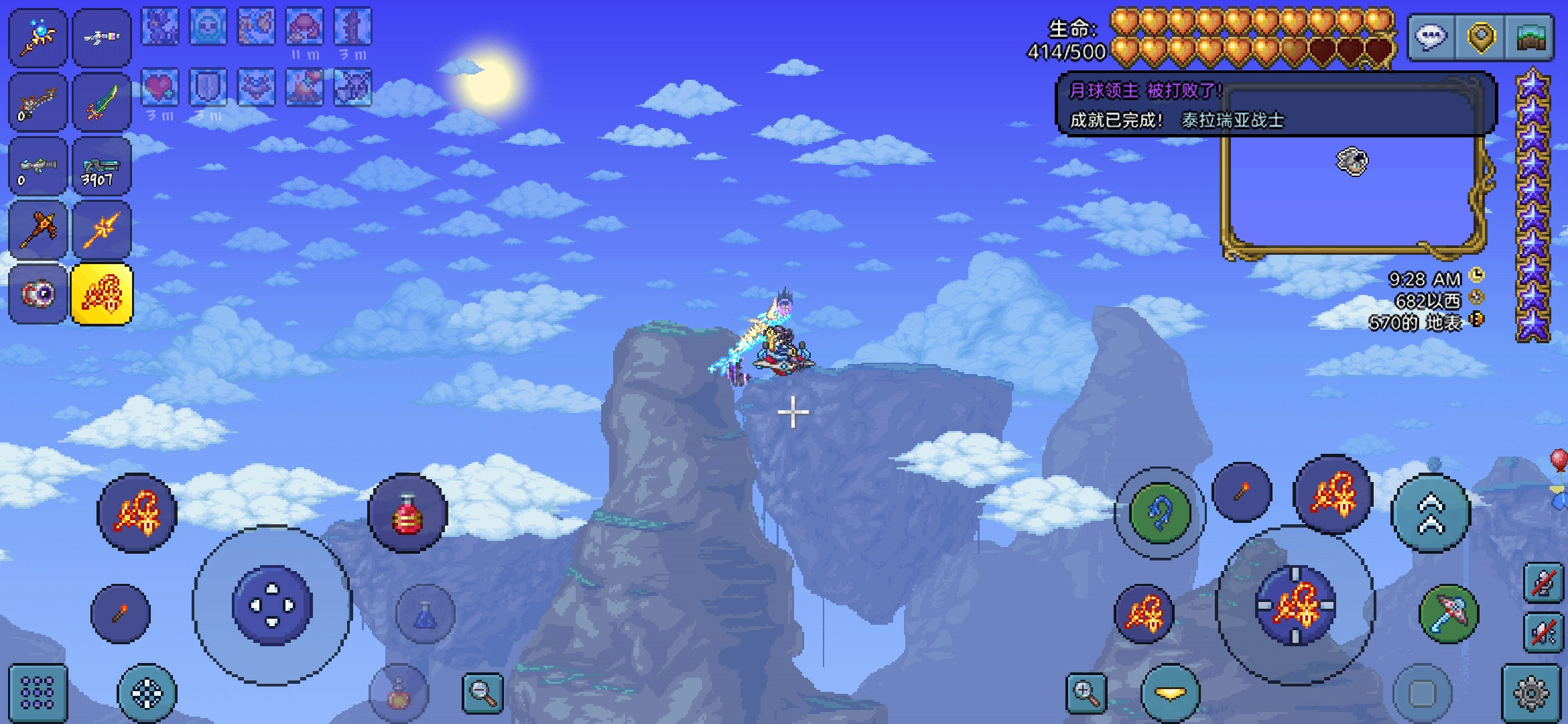The width and height of the screenshot is (1568, 724).
Task: Open the world map pin button
Action: click(1481, 37)
